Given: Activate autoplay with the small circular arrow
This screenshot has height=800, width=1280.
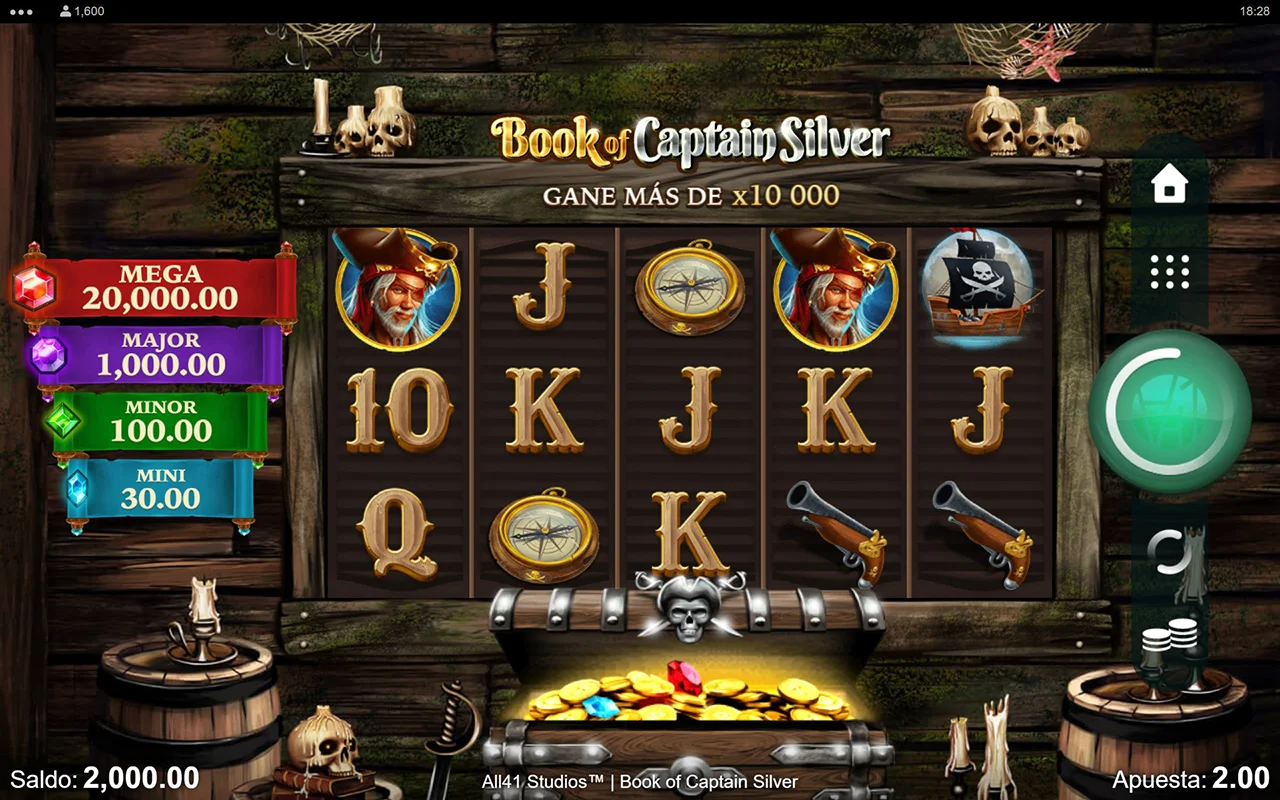Looking at the screenshot, I should 1169,551.
